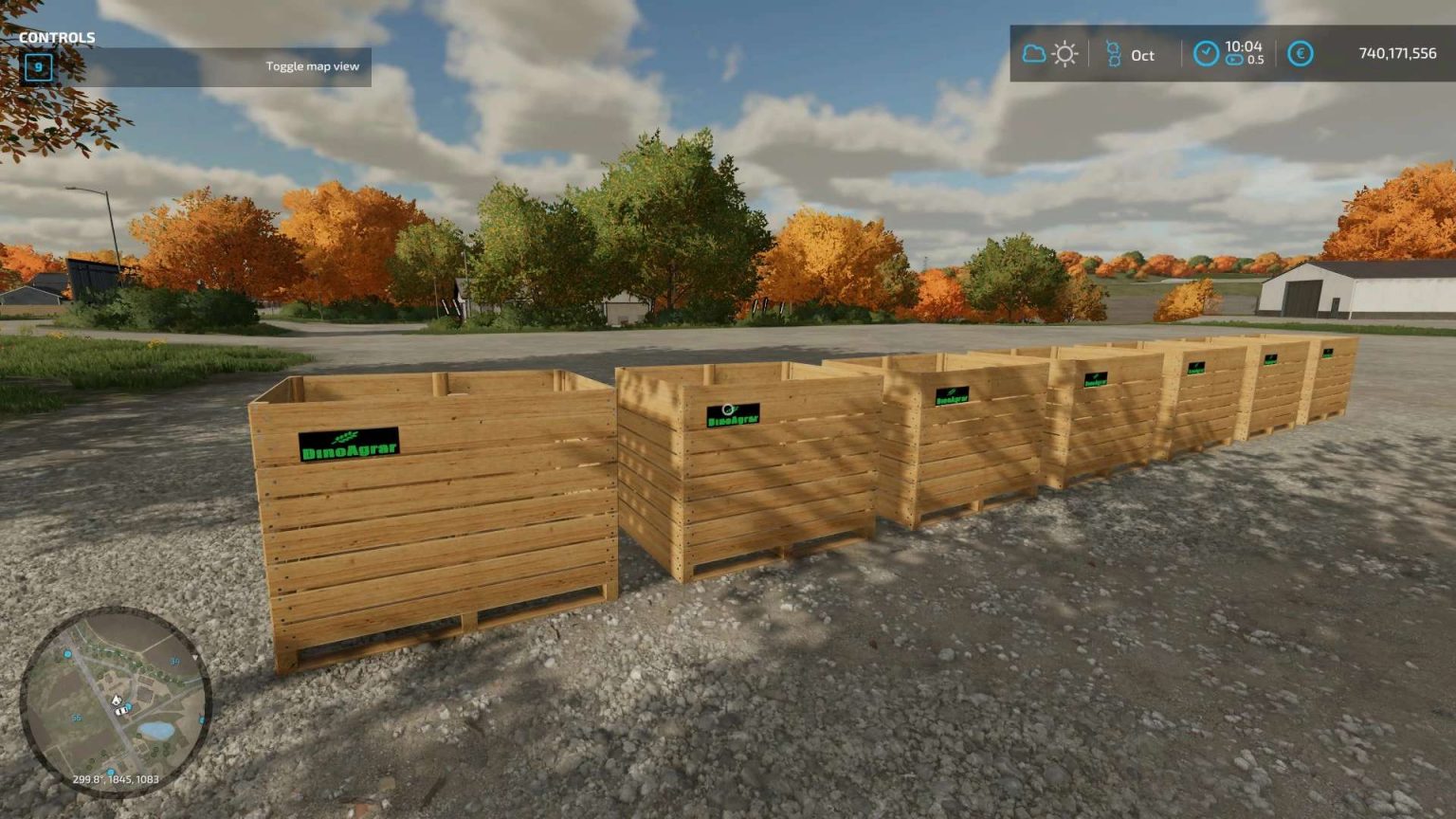Click the coordinates readout under the minimap
The image size is (1456, 819).
(x=117, y=778)
